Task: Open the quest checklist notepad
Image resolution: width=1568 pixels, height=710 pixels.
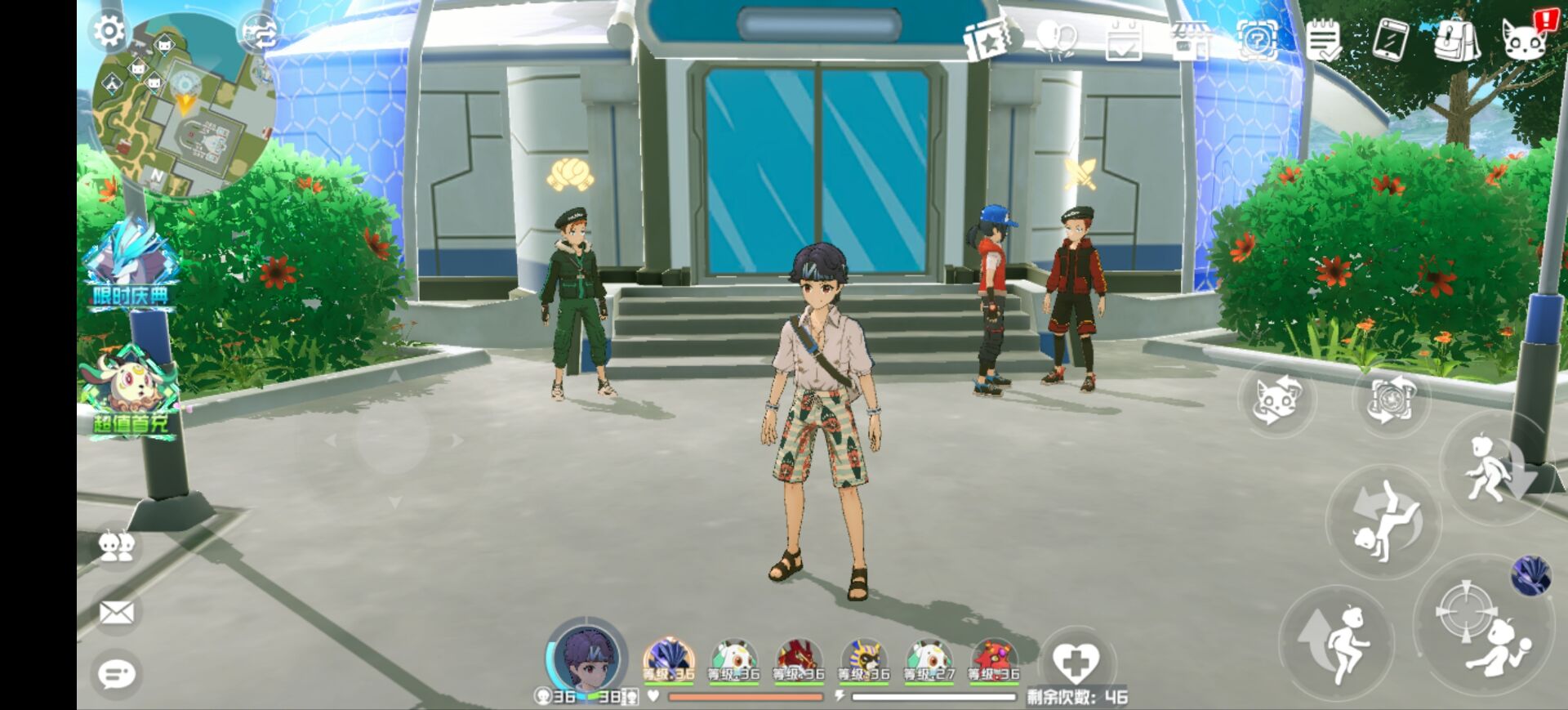Action: [1322, 38]
